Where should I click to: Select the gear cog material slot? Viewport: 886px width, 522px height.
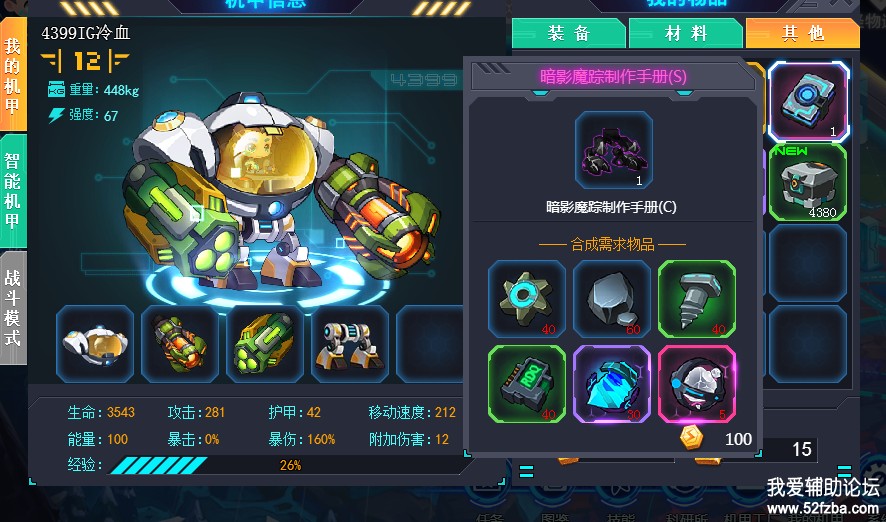tap(527, 299)
